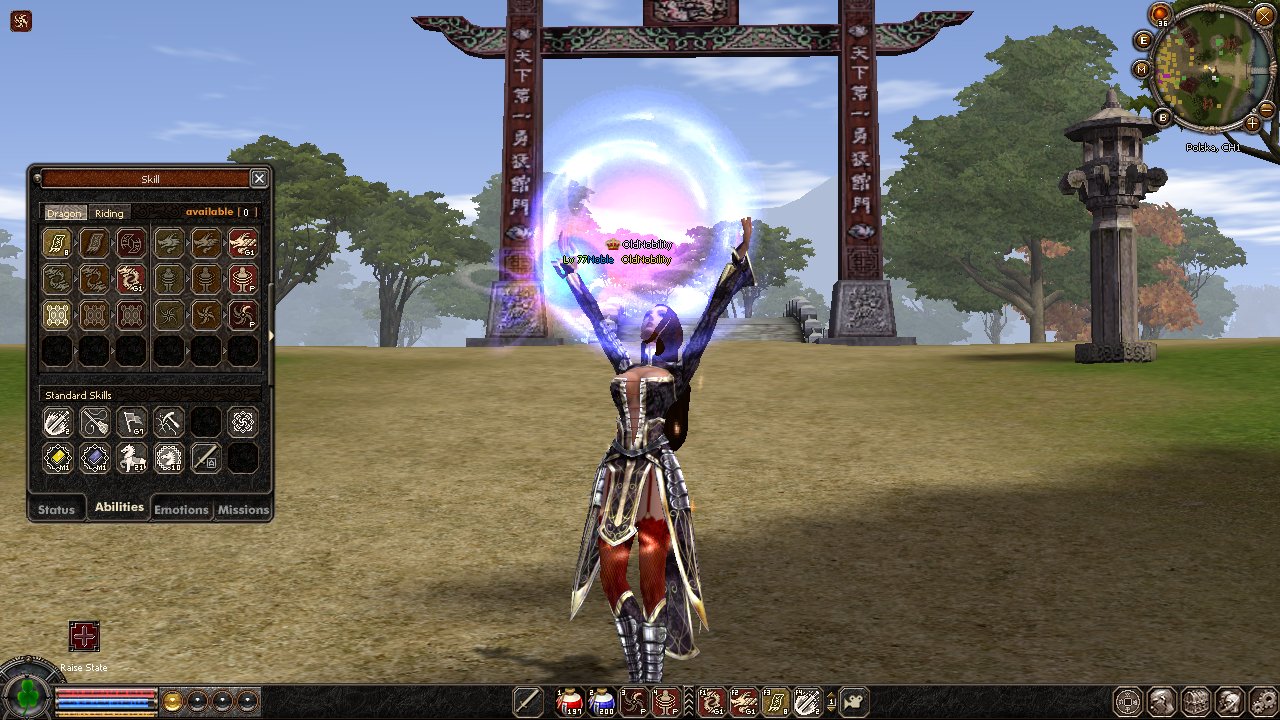
Task: Select the pickaxe mining skill icon
Action: coord(167,422)
